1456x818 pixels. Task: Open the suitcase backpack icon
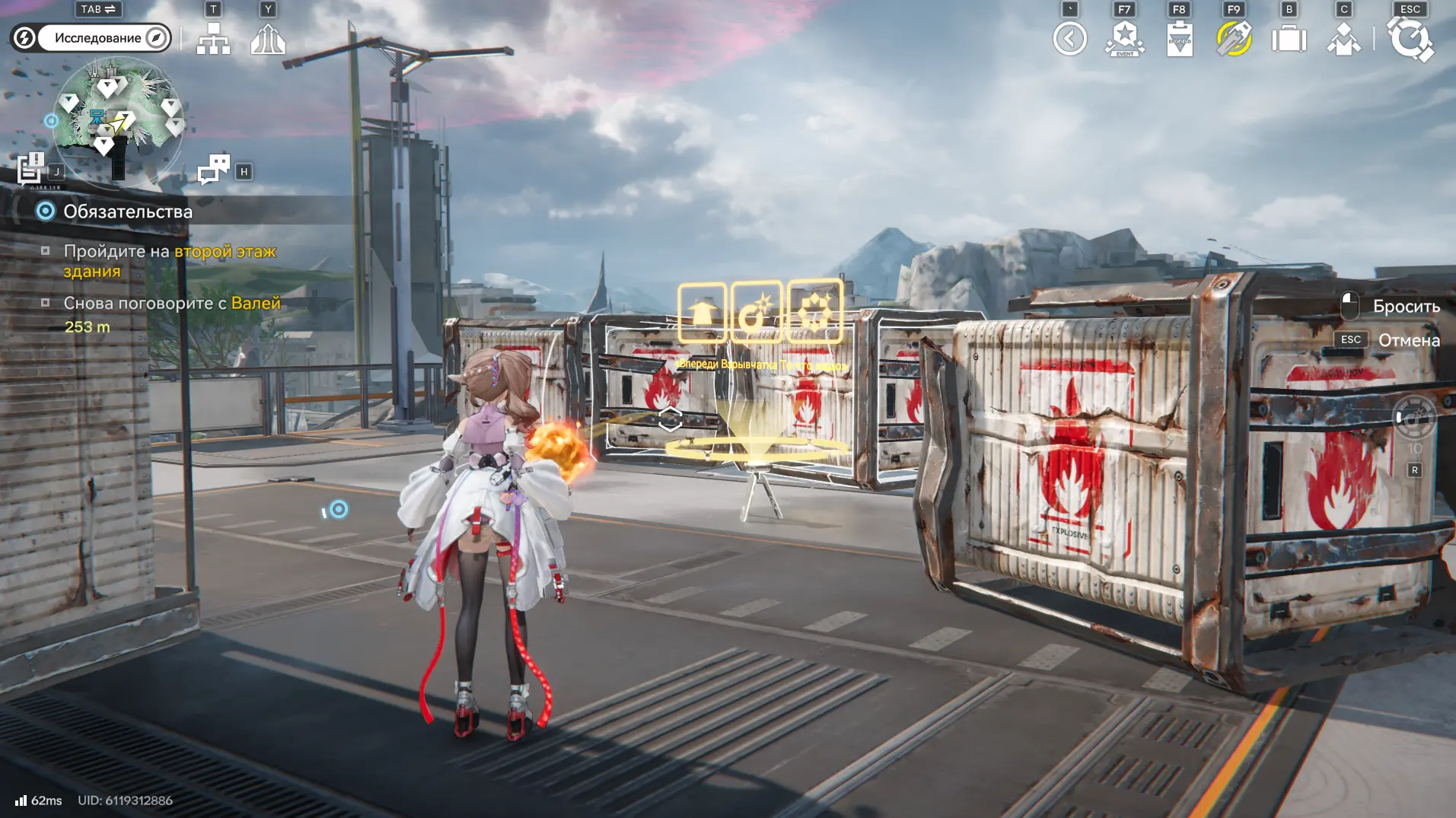[x=1289, y=39]
